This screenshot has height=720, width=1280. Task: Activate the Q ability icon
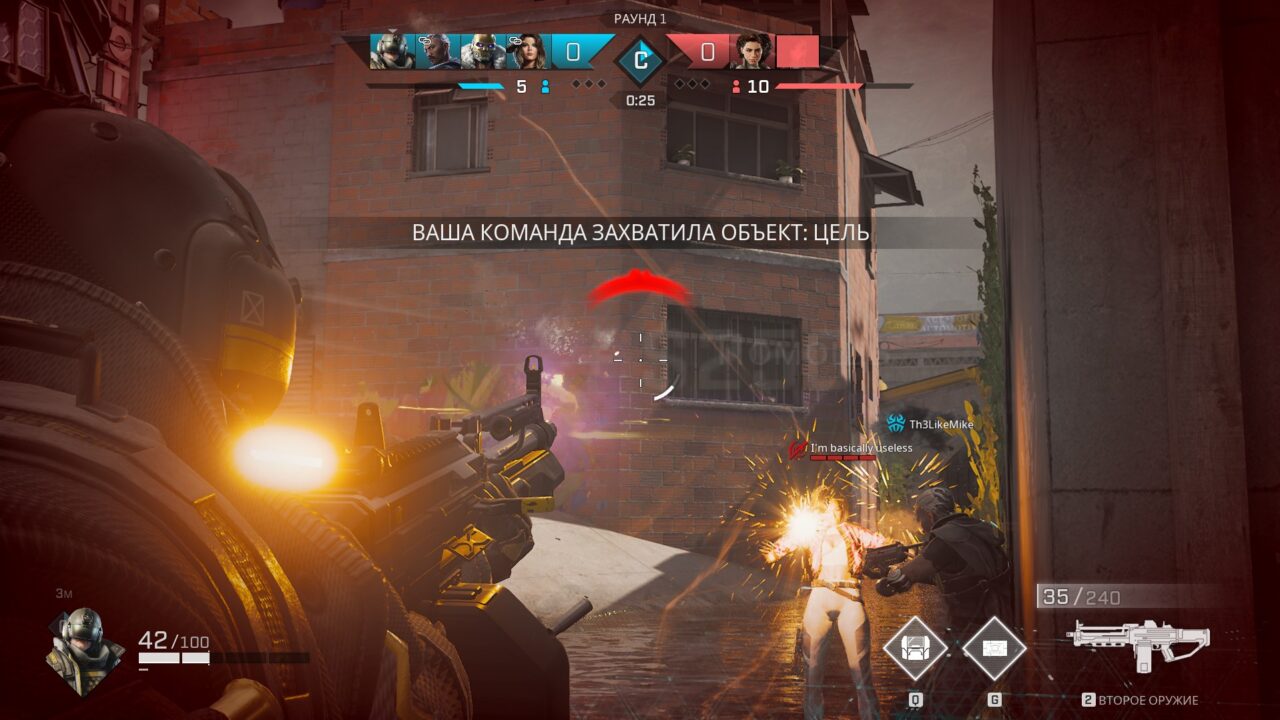pos(915,649)
